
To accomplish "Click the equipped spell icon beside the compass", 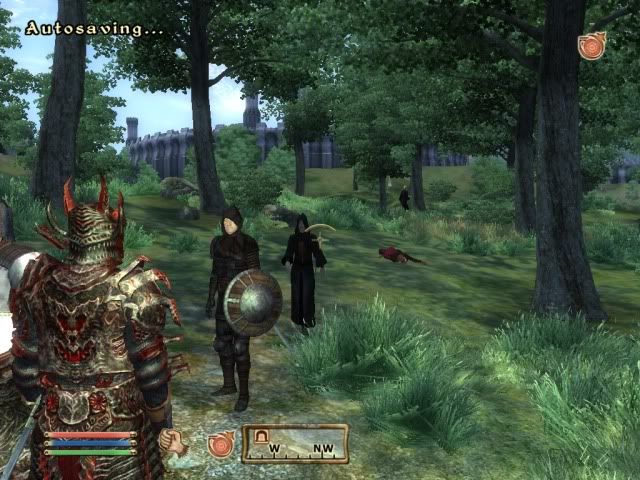I will pyautogui.click(x=220, y=443).
